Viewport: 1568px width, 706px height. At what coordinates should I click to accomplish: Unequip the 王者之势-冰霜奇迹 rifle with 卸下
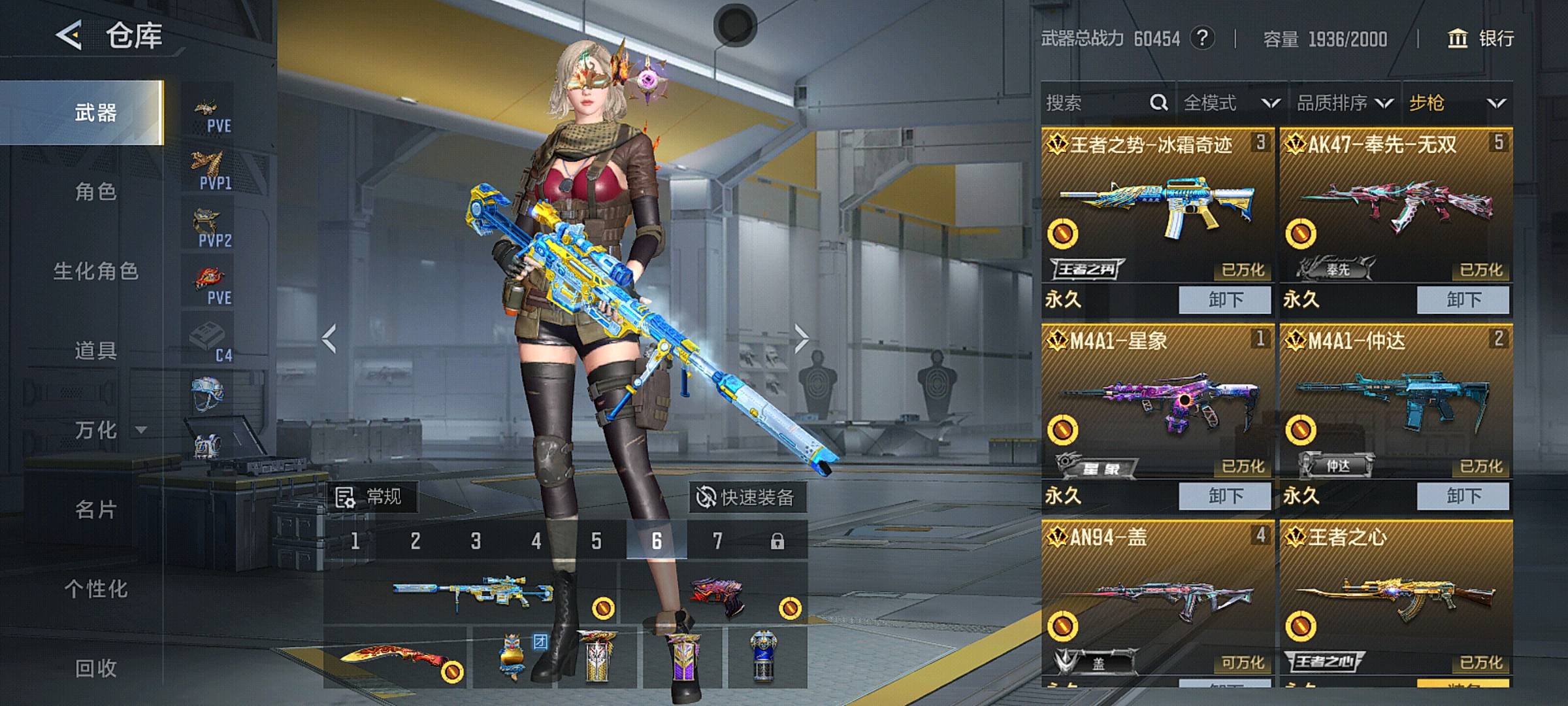click(x=1225, y=300)
